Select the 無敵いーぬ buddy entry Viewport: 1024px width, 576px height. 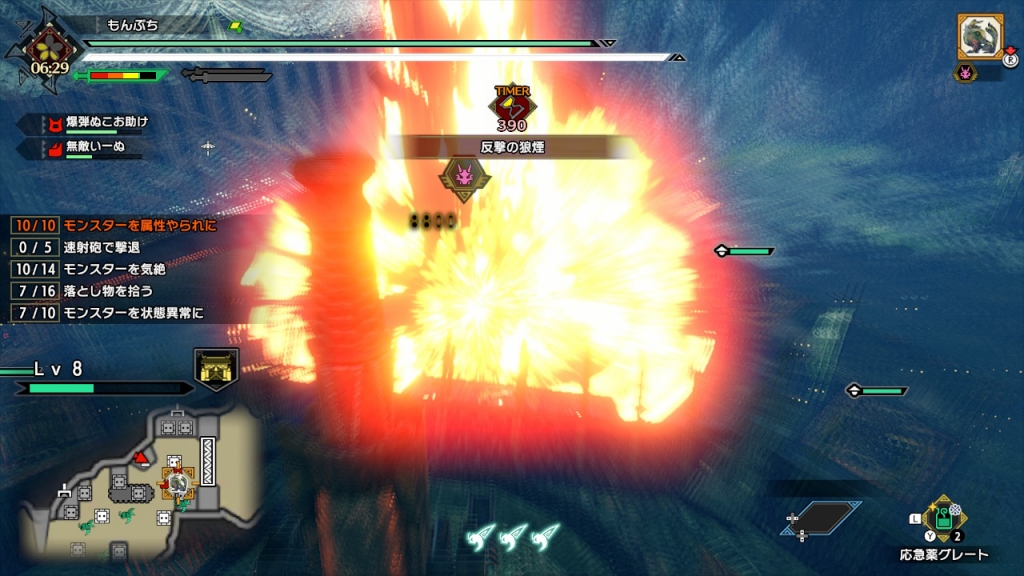[96, 147]
